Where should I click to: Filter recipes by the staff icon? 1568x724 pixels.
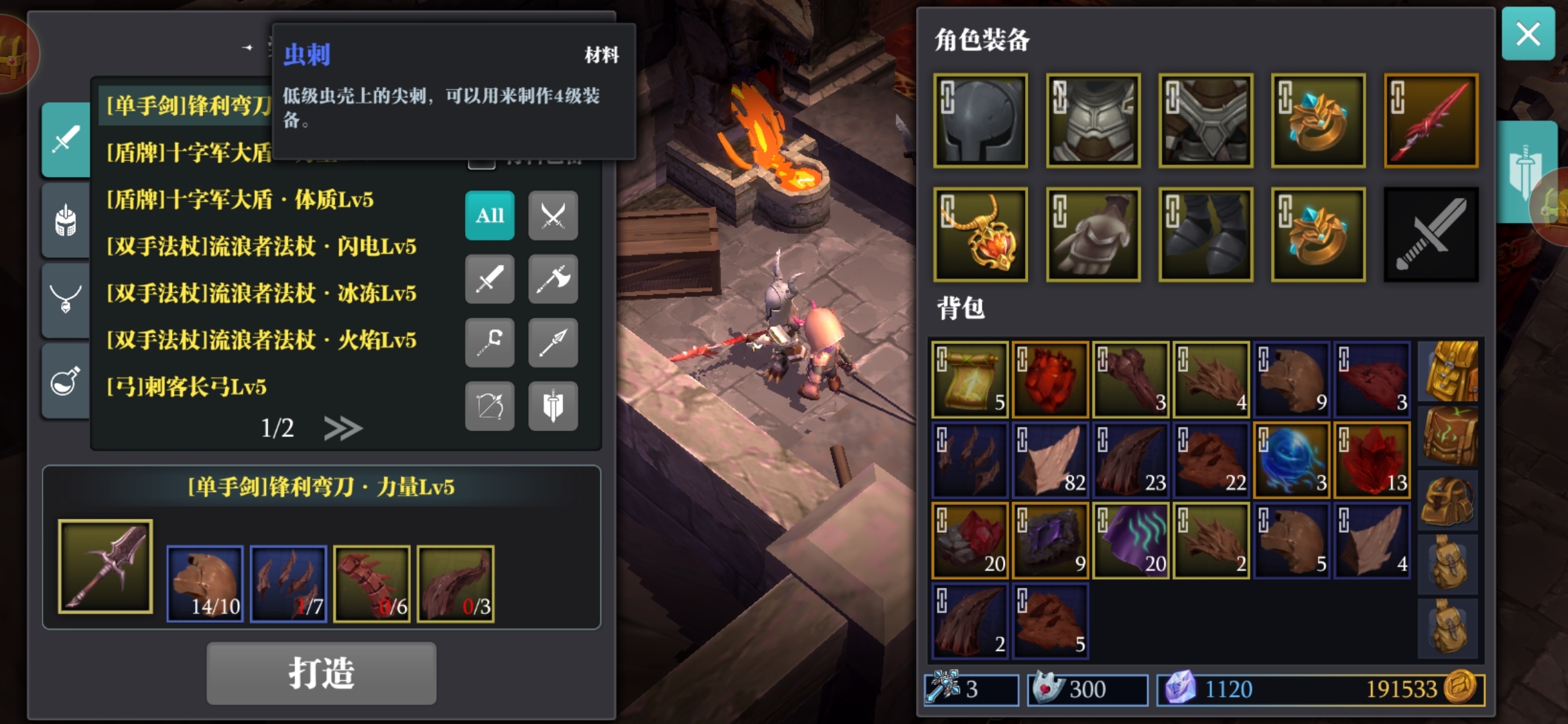coord(489,343)
